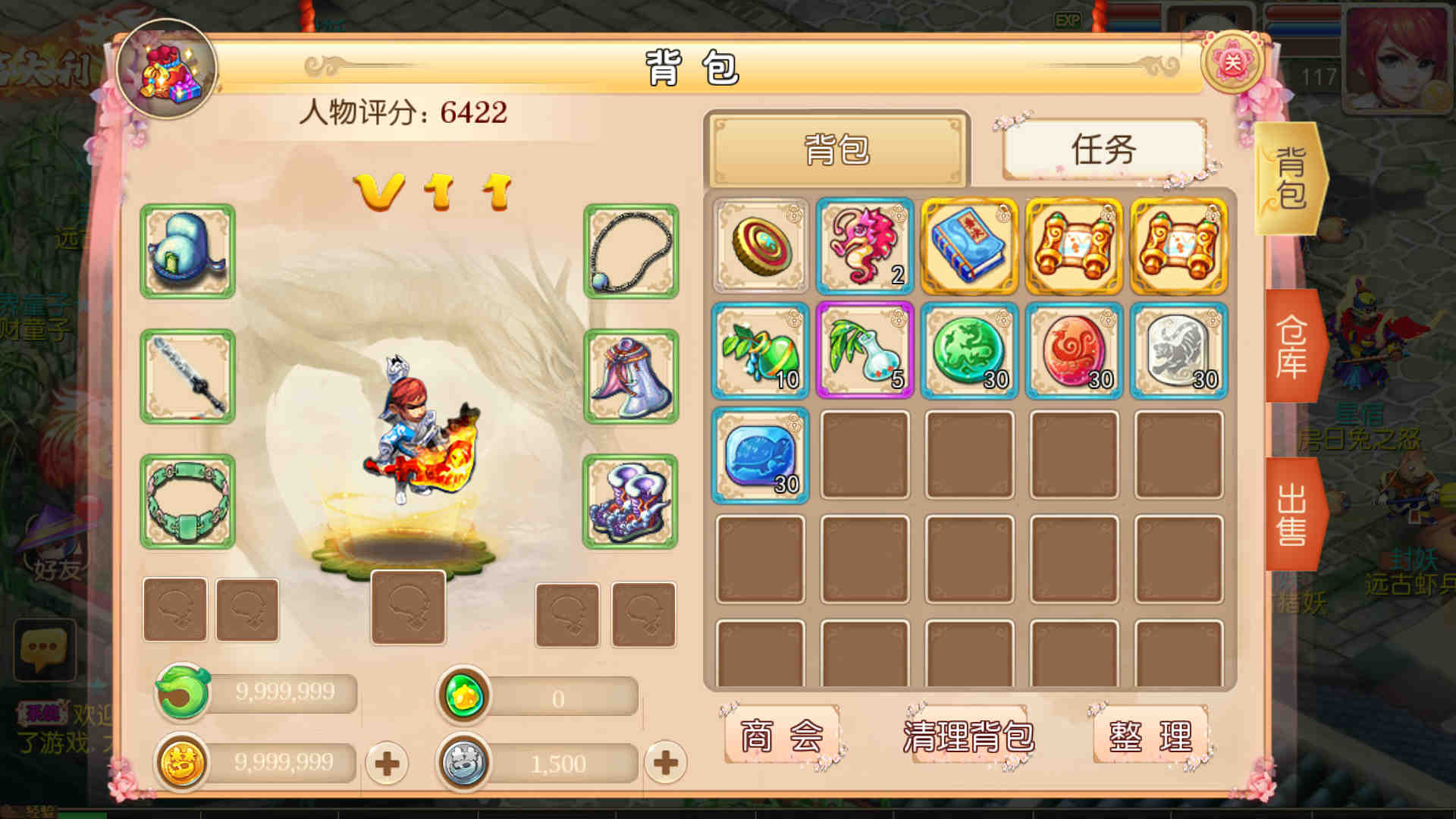Select the white tiger stone
Screen dimensions: 1456x819
(1178, 350)
